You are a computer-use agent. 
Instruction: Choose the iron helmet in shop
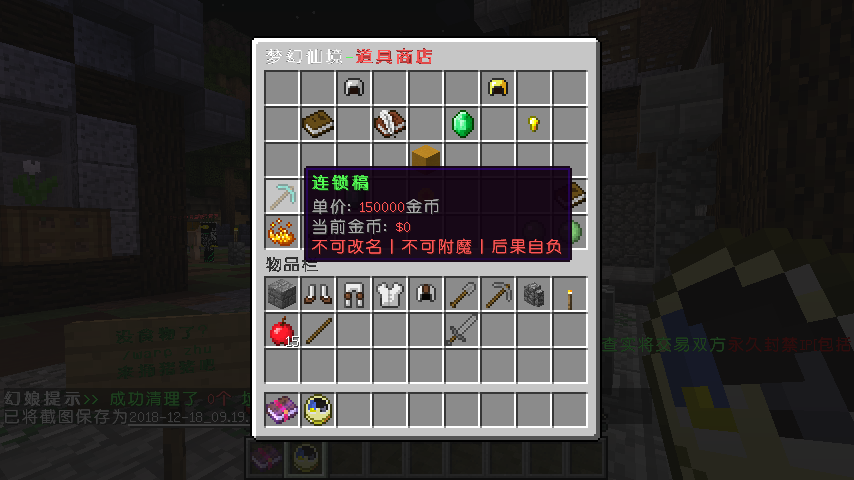coord(354,88)
